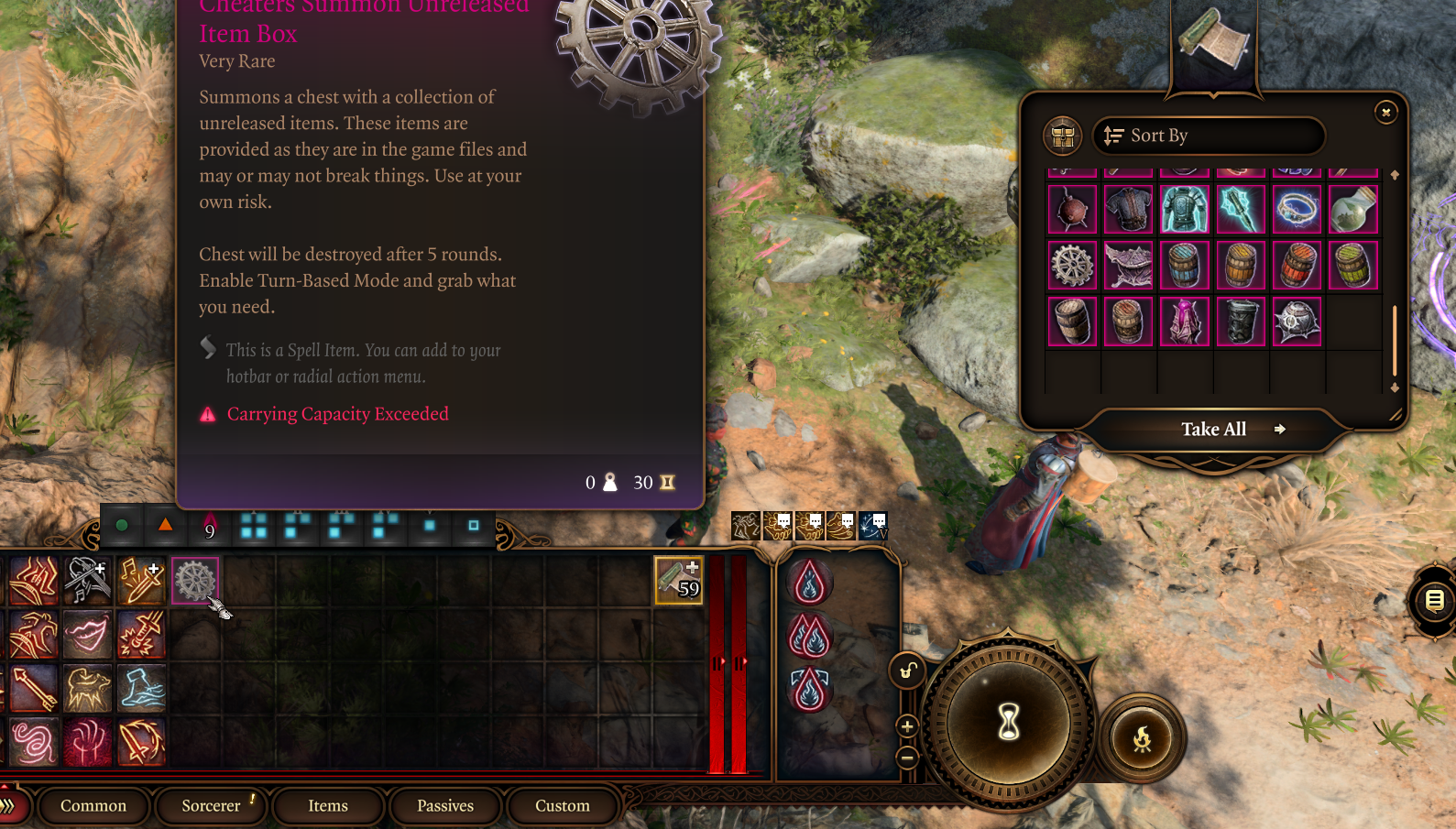Select the glowing teal armour item

coord(1184,210)
